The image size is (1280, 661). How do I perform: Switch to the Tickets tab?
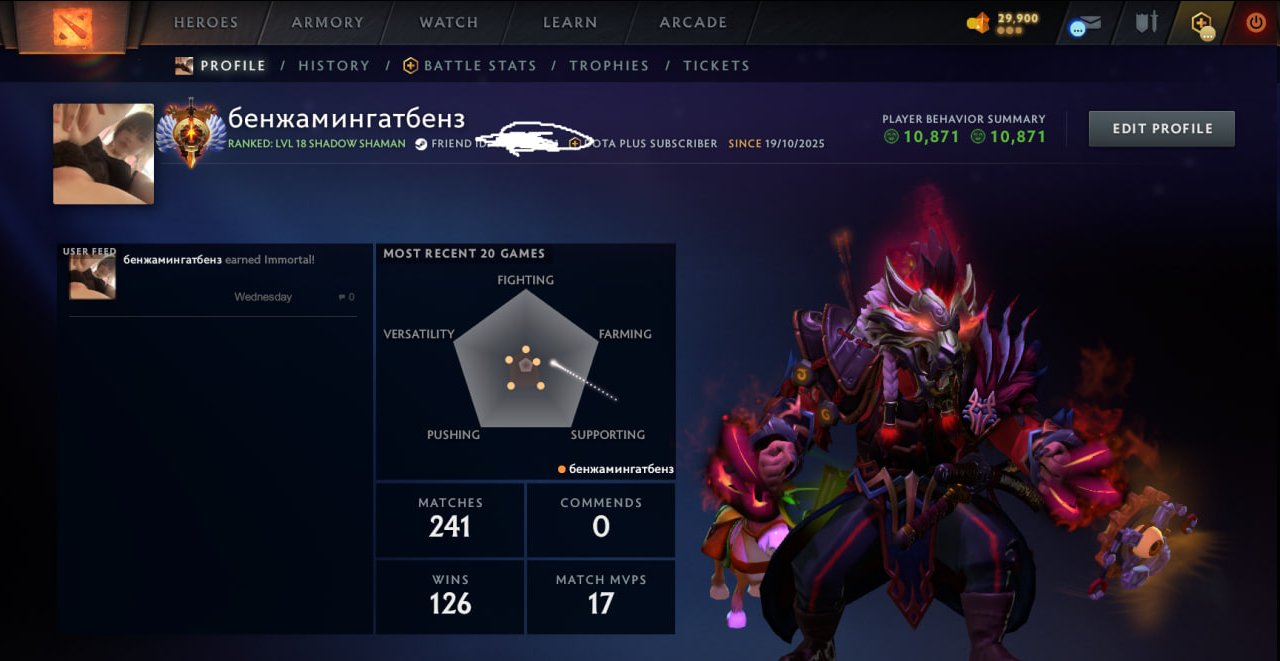pos(716,66)
